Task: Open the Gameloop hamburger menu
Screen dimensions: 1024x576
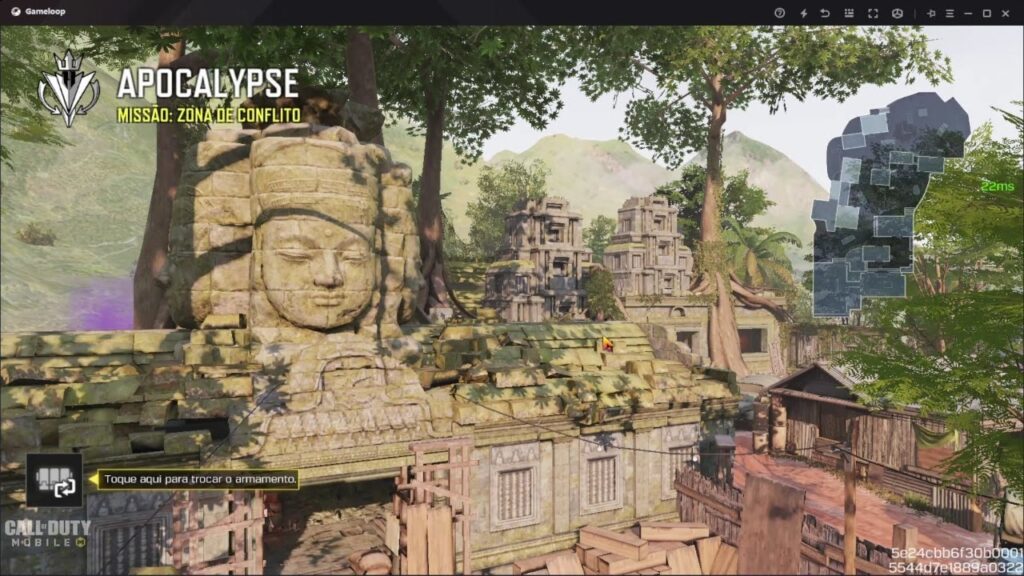Action: click(949, 13)
